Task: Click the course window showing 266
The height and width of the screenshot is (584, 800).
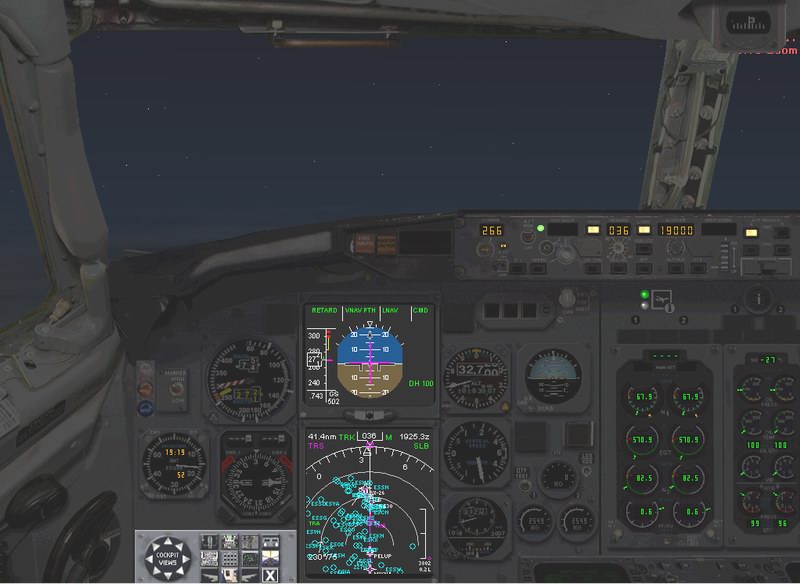Action: (x=491, y=230)
